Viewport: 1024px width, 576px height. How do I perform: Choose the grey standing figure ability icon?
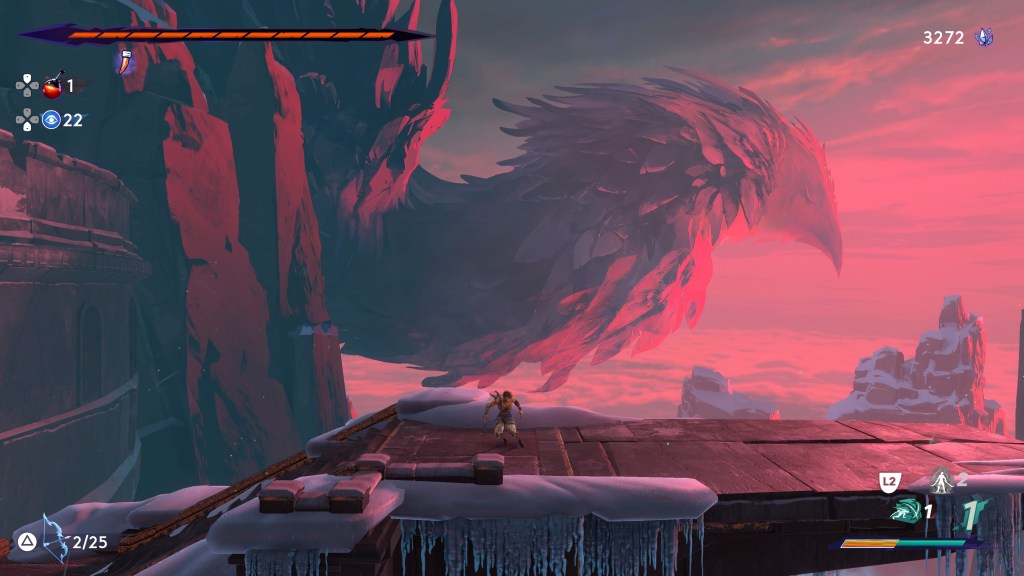939,480
